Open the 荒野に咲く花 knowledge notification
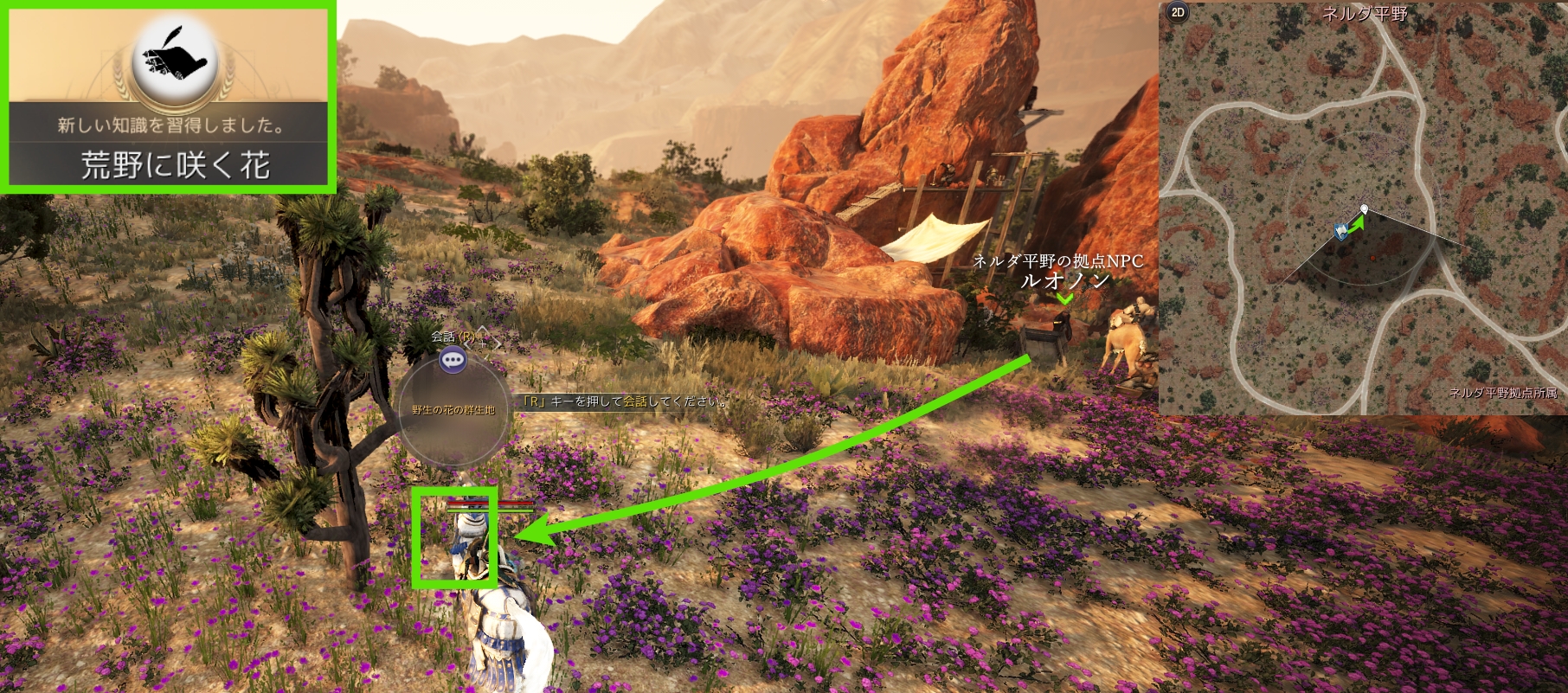The height and width of the screenshot is (693, 1568). point(170,98)
